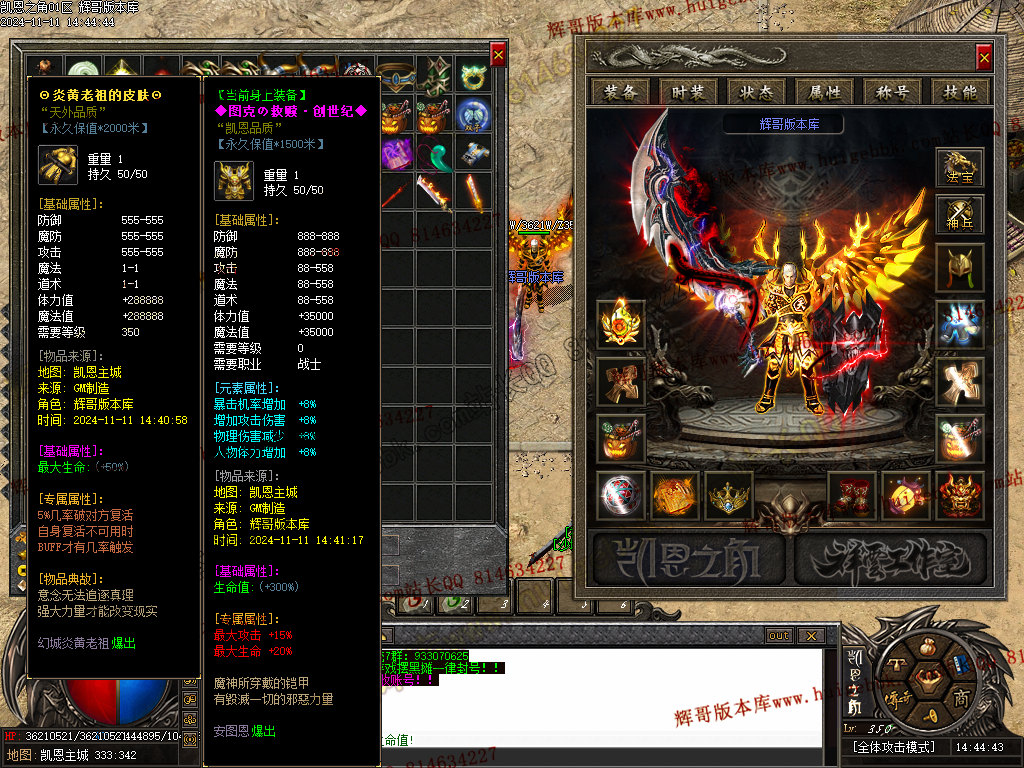Select the red boots equipment slot
Viewport: 1024px width, 768px height.
pyautogui.click(x=852, y=496)
